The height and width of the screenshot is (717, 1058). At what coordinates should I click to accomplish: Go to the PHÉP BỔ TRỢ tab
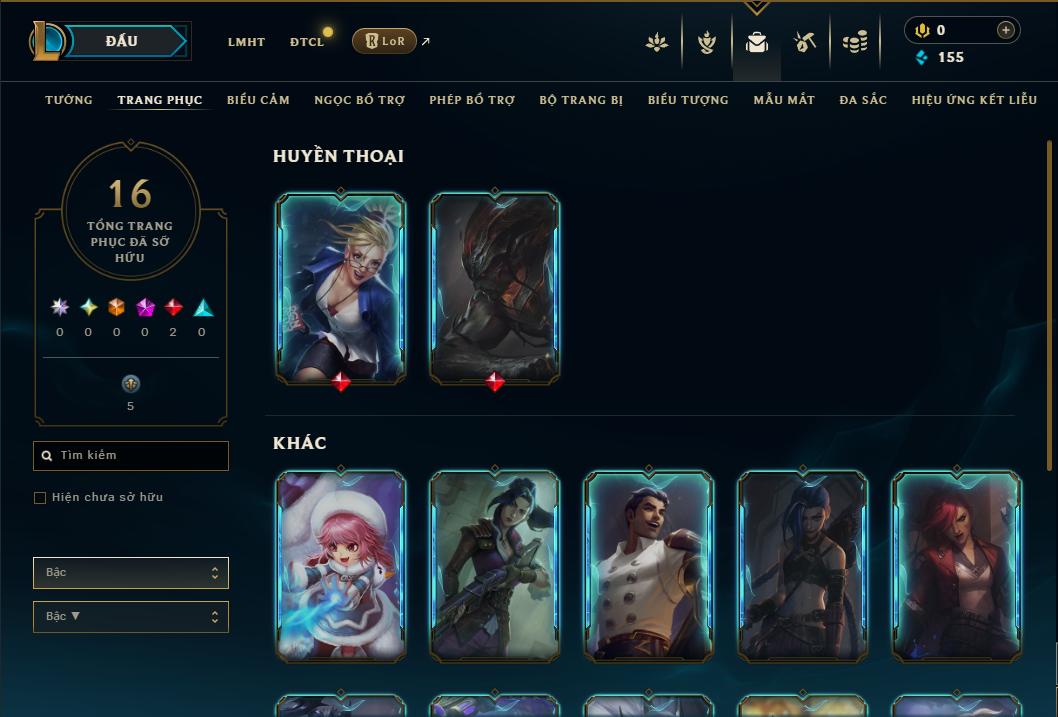click(x=472, y=100)
